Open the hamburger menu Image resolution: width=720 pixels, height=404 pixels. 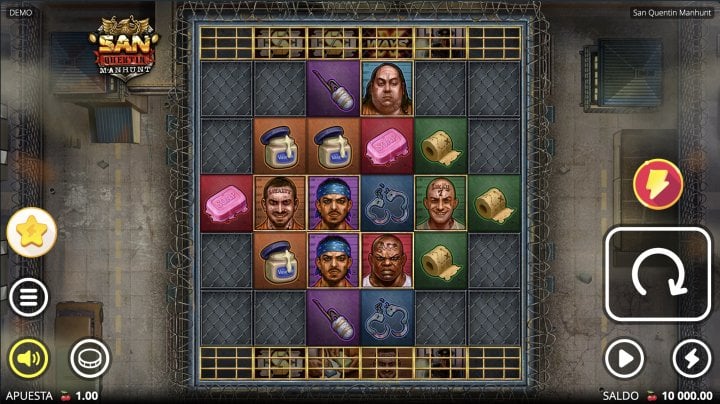point(30,297)
